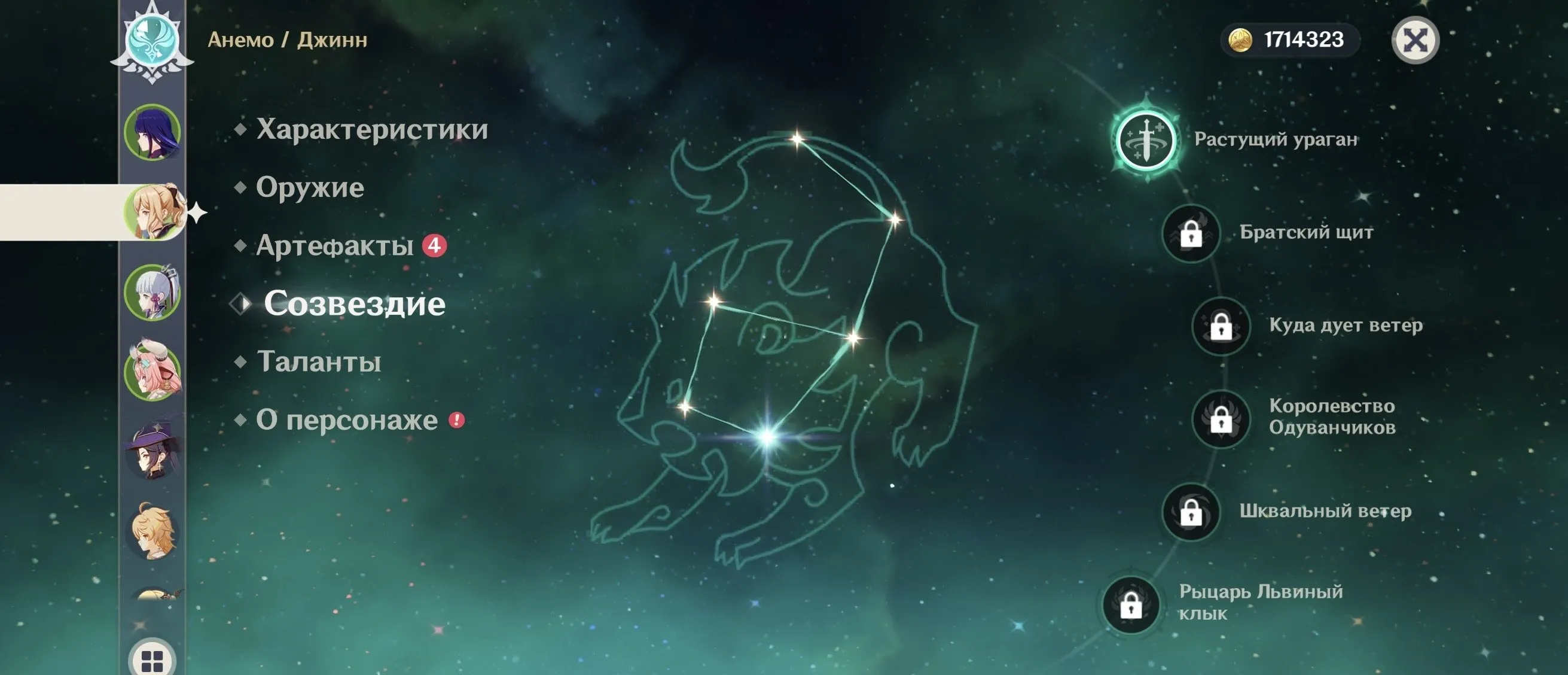Open the locked Рыцарь Львиный клык node
Viewport: 1568px width, 675px height.
[1131, 605]
